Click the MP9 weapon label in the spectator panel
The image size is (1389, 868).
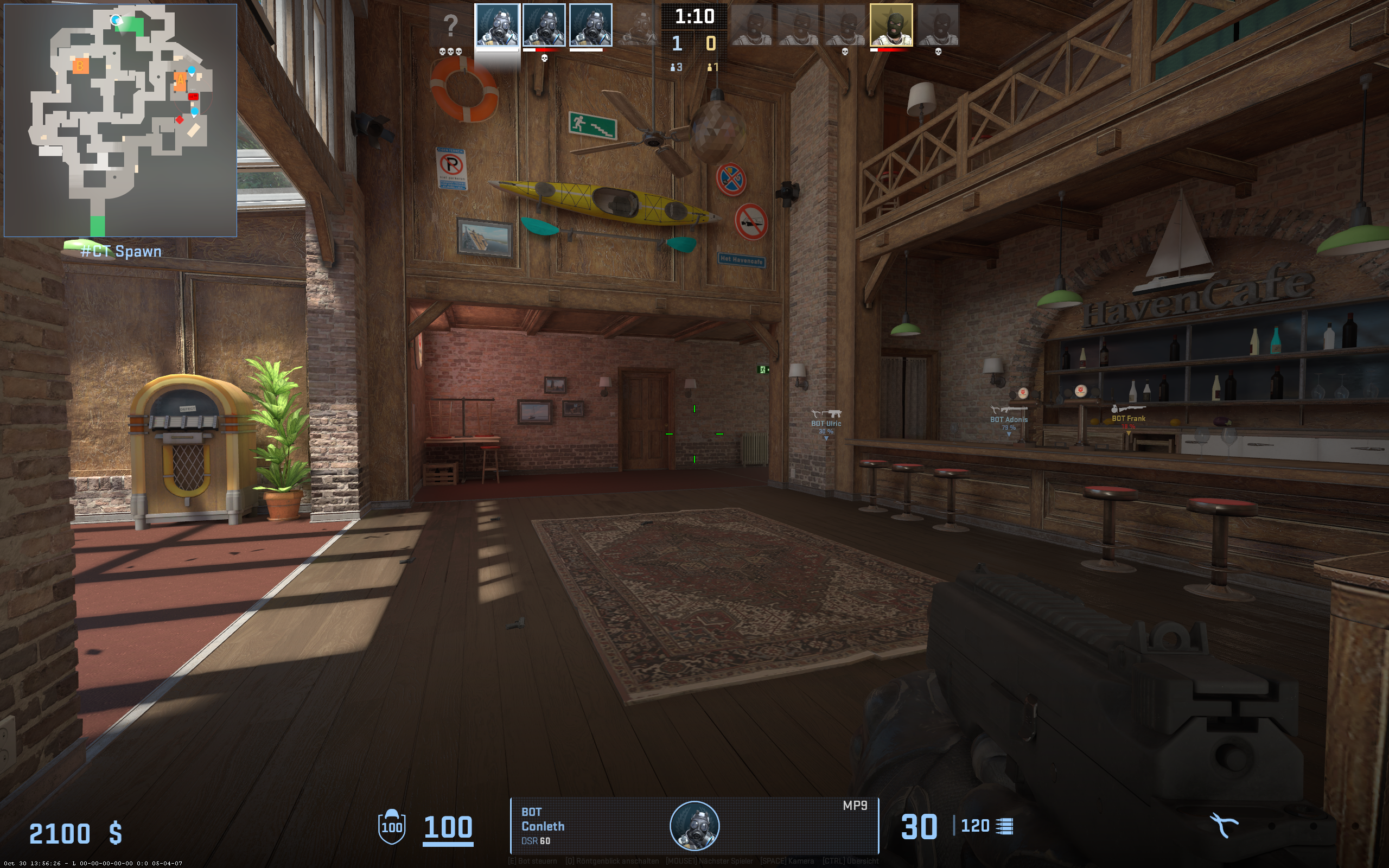(x=855, y=806)
